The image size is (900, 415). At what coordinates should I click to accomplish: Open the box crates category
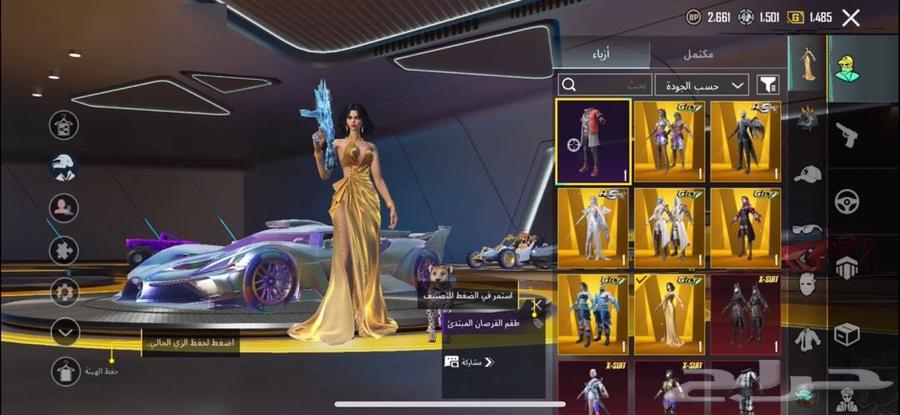(x=847, y=333)
